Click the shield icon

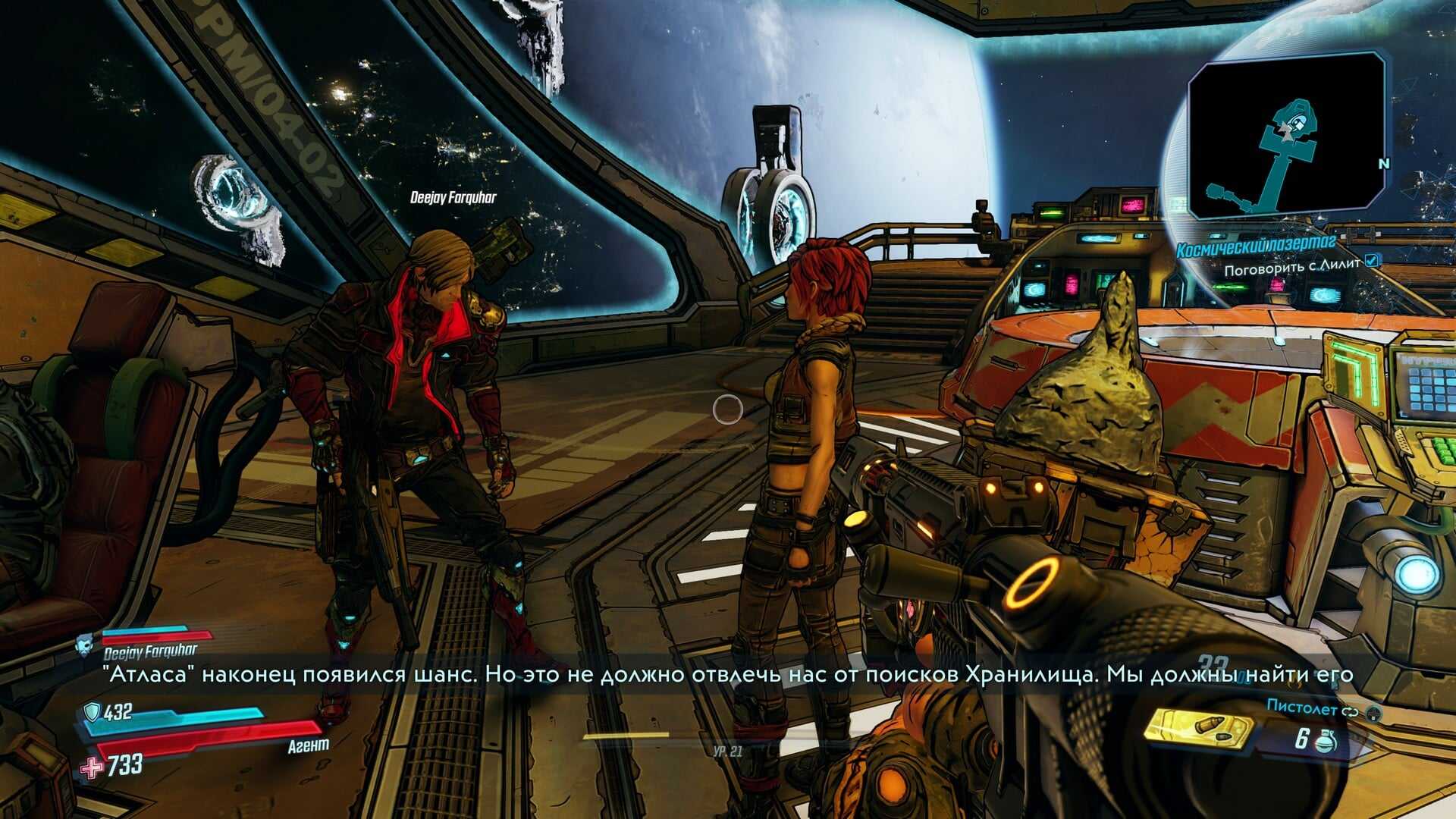click(92, 711)
